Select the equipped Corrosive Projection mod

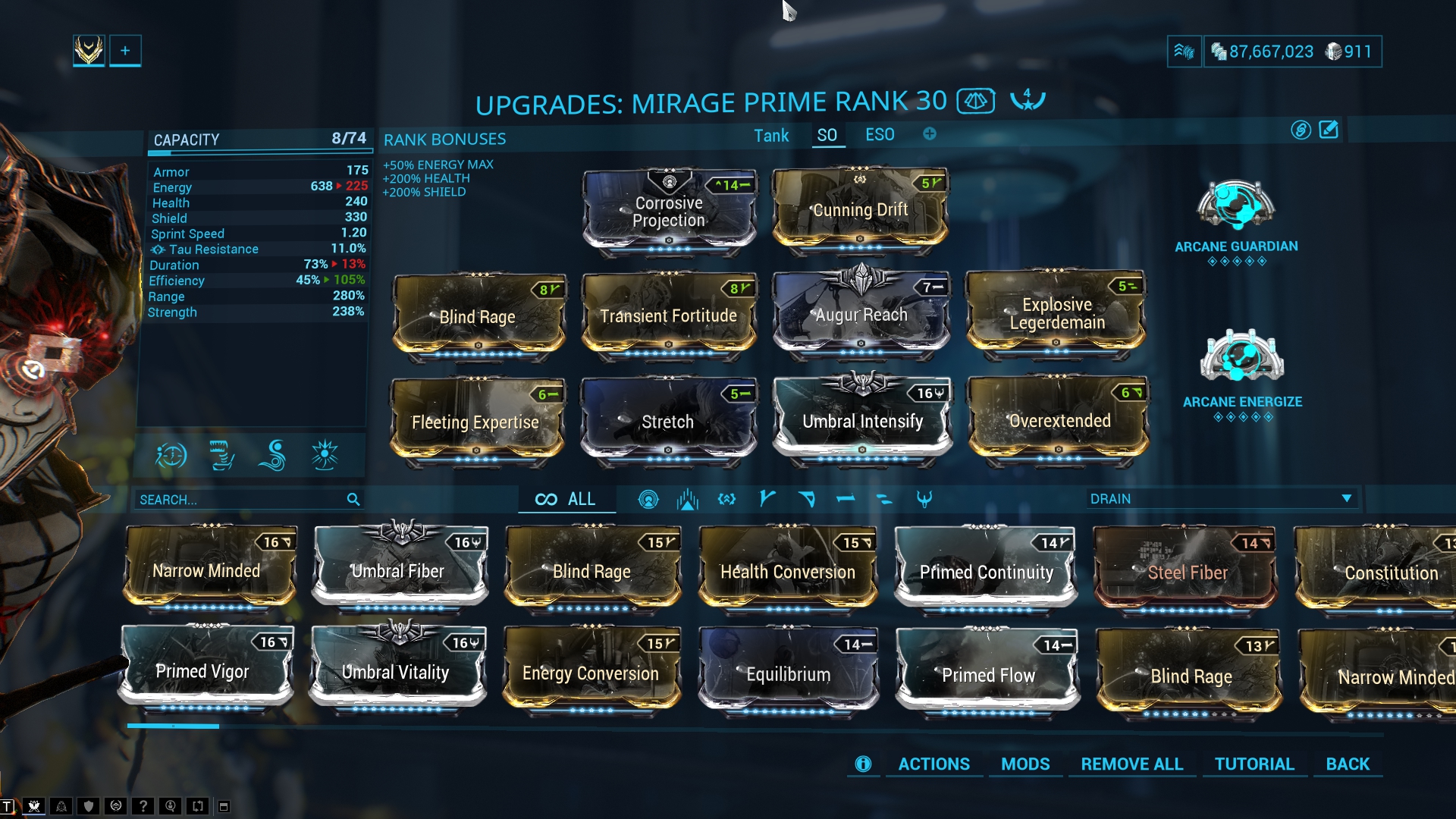(x=669, y=212)
